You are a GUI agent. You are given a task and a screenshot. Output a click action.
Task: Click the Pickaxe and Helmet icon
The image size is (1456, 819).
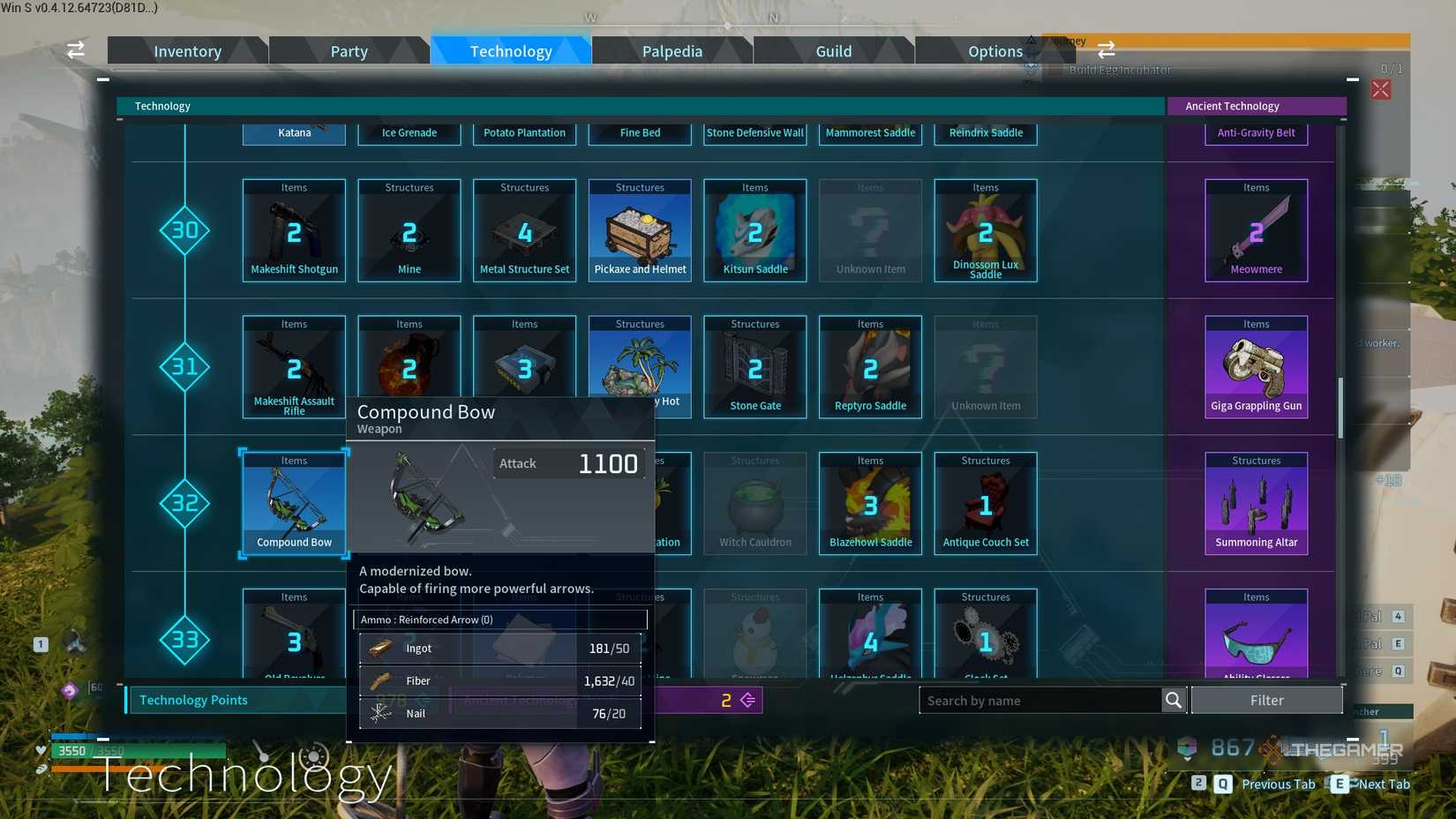click(640, 229)
